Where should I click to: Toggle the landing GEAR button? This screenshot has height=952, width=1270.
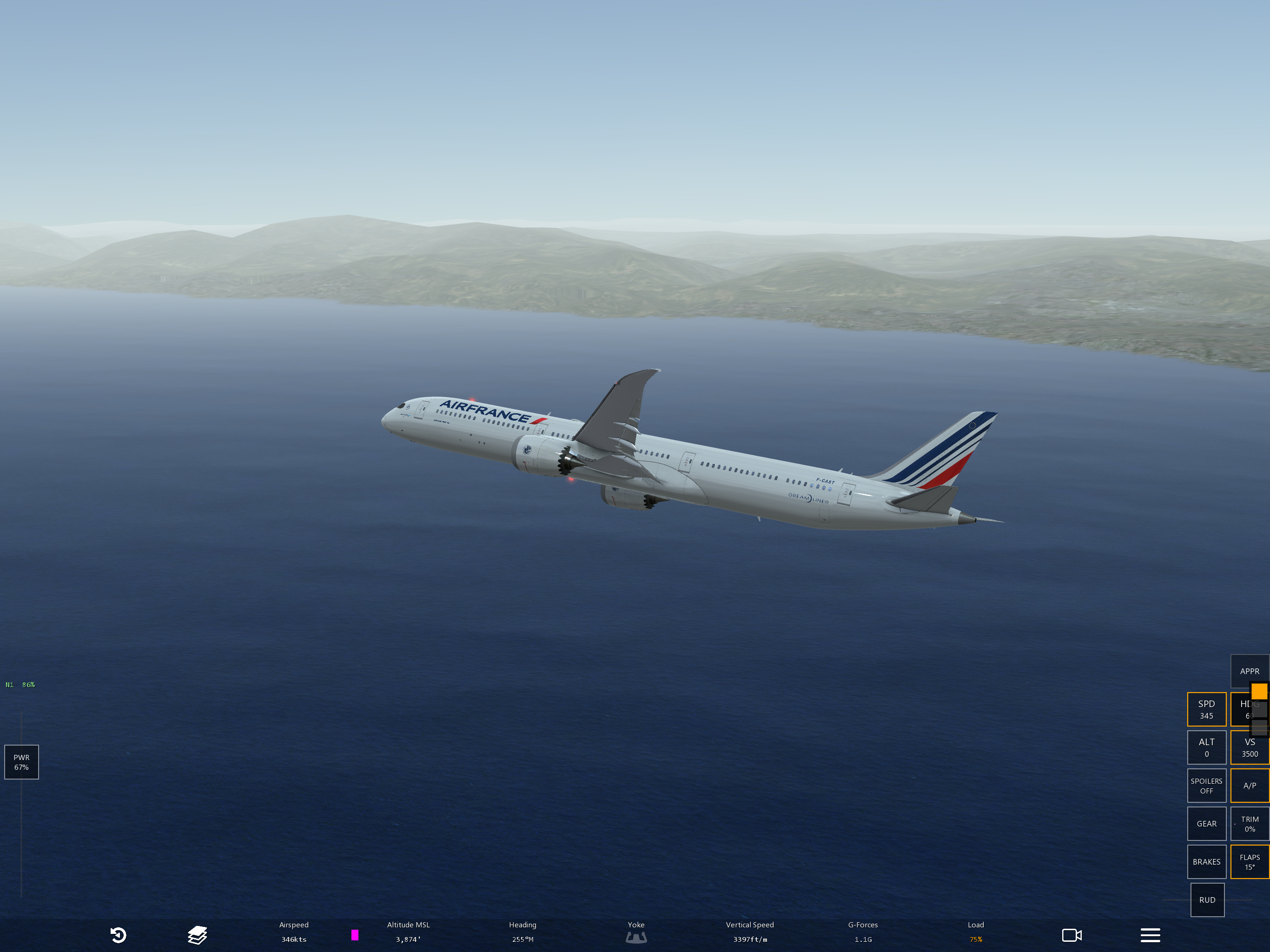(x=1206, y=823)
